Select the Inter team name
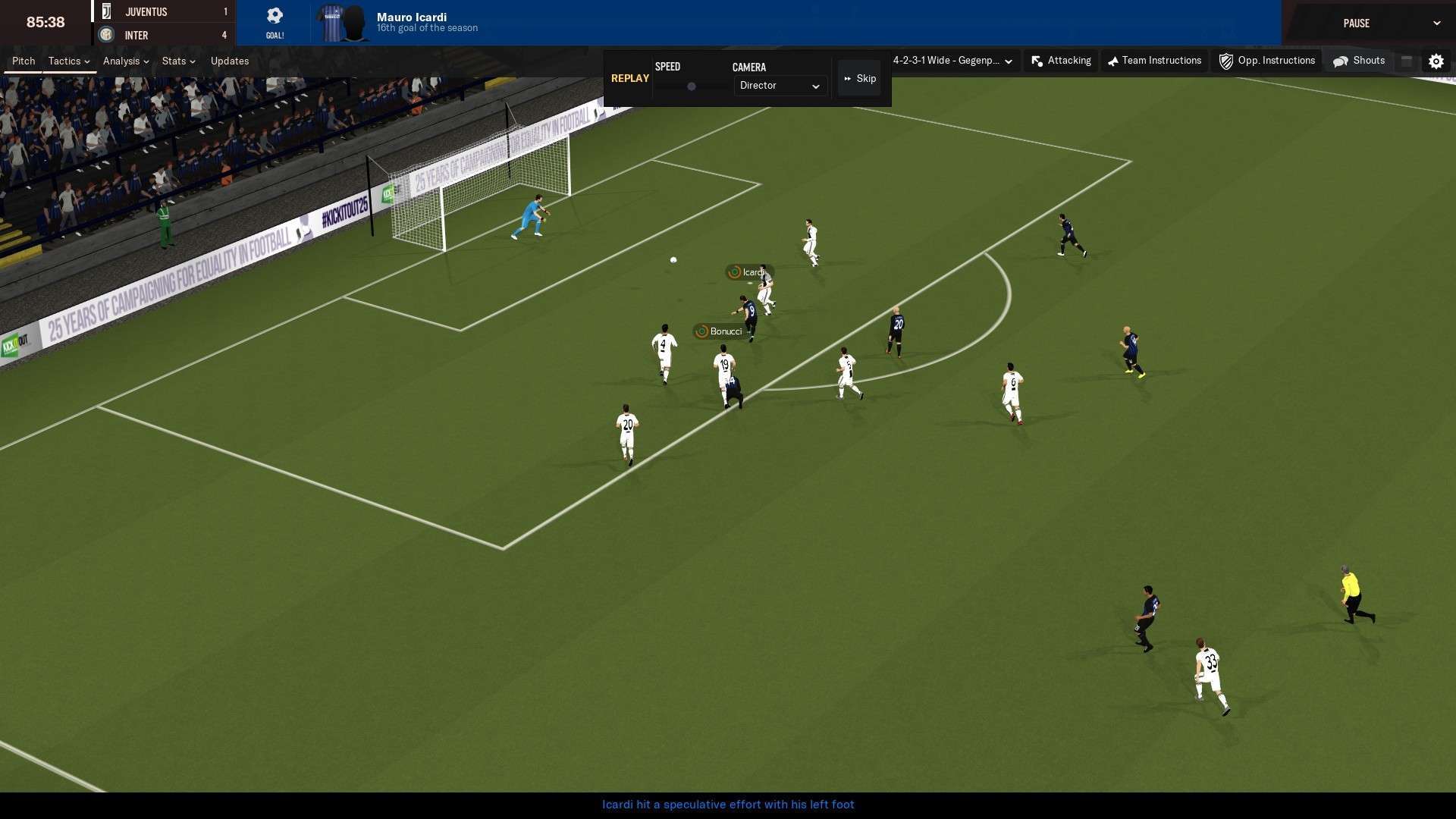 pos(136,36)
